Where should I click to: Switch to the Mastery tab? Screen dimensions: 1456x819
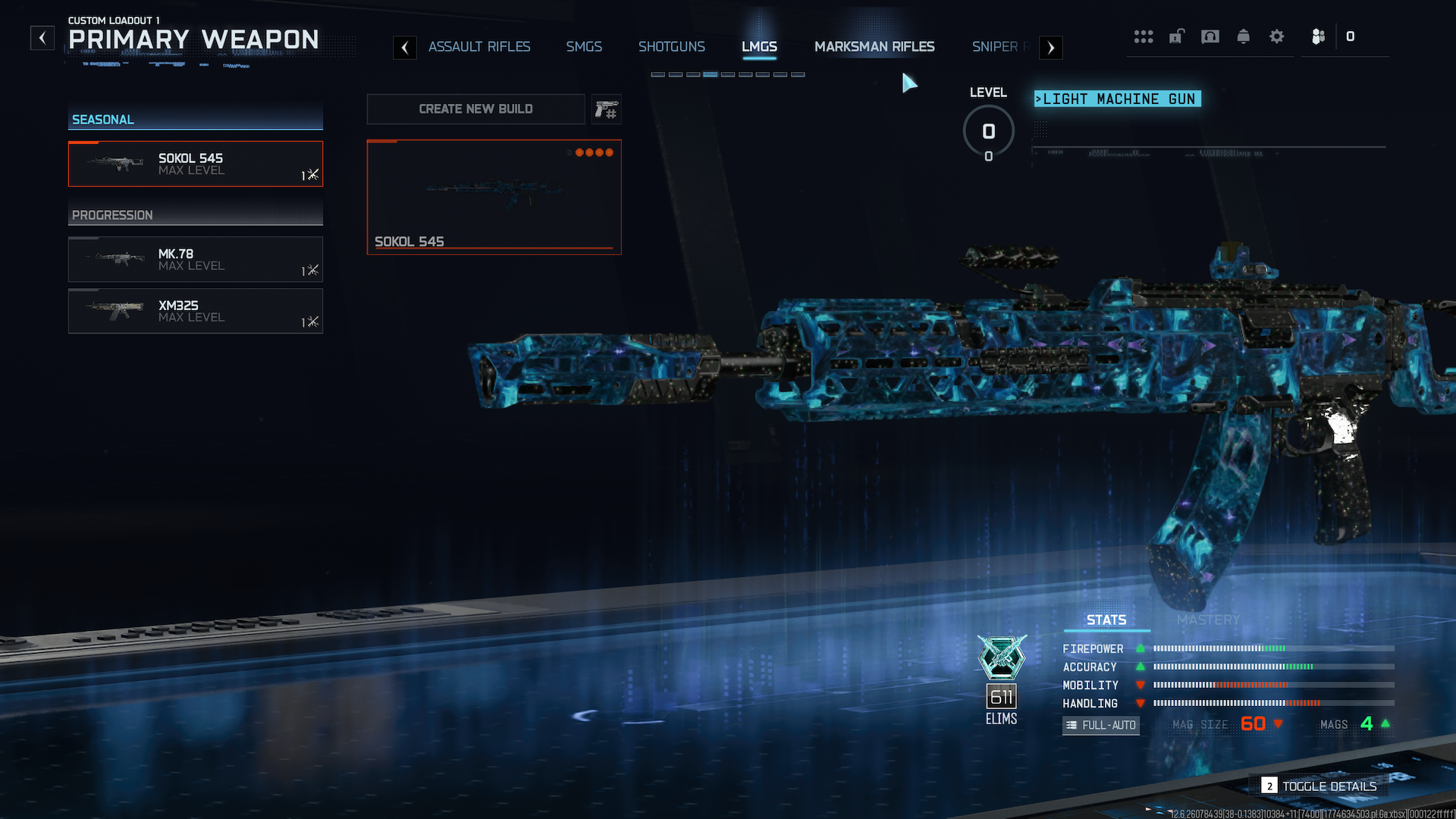point(1208,620)
